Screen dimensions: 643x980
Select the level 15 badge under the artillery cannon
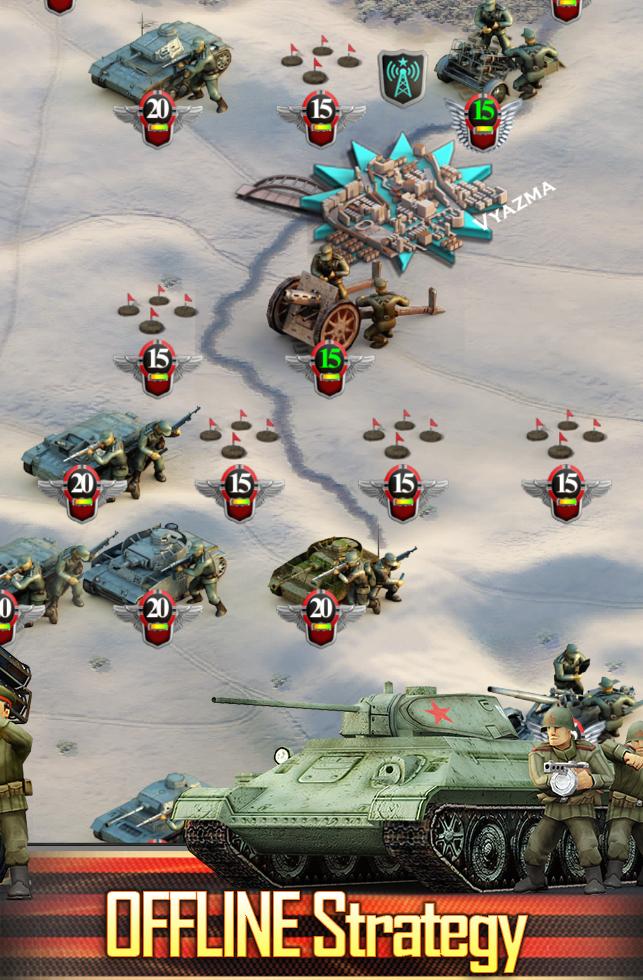pos(329,363)
